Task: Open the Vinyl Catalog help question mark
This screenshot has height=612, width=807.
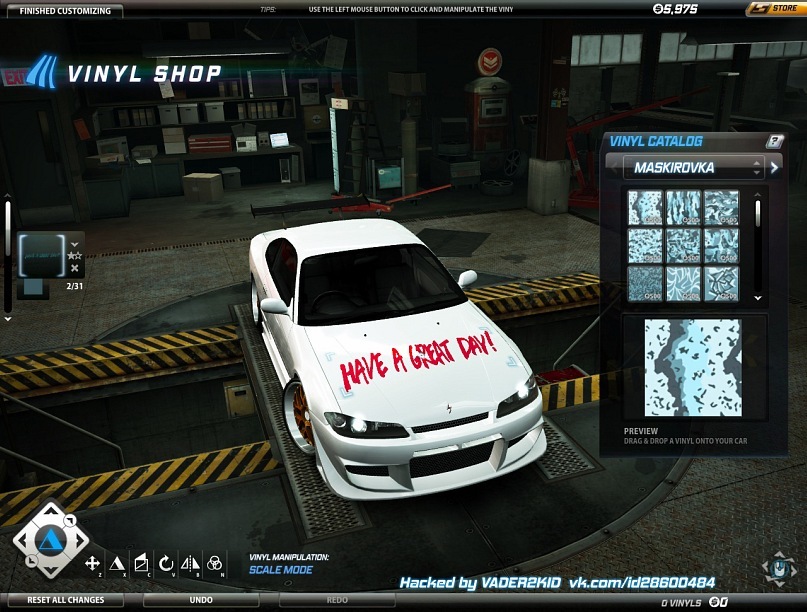Action: pos(773,141)
